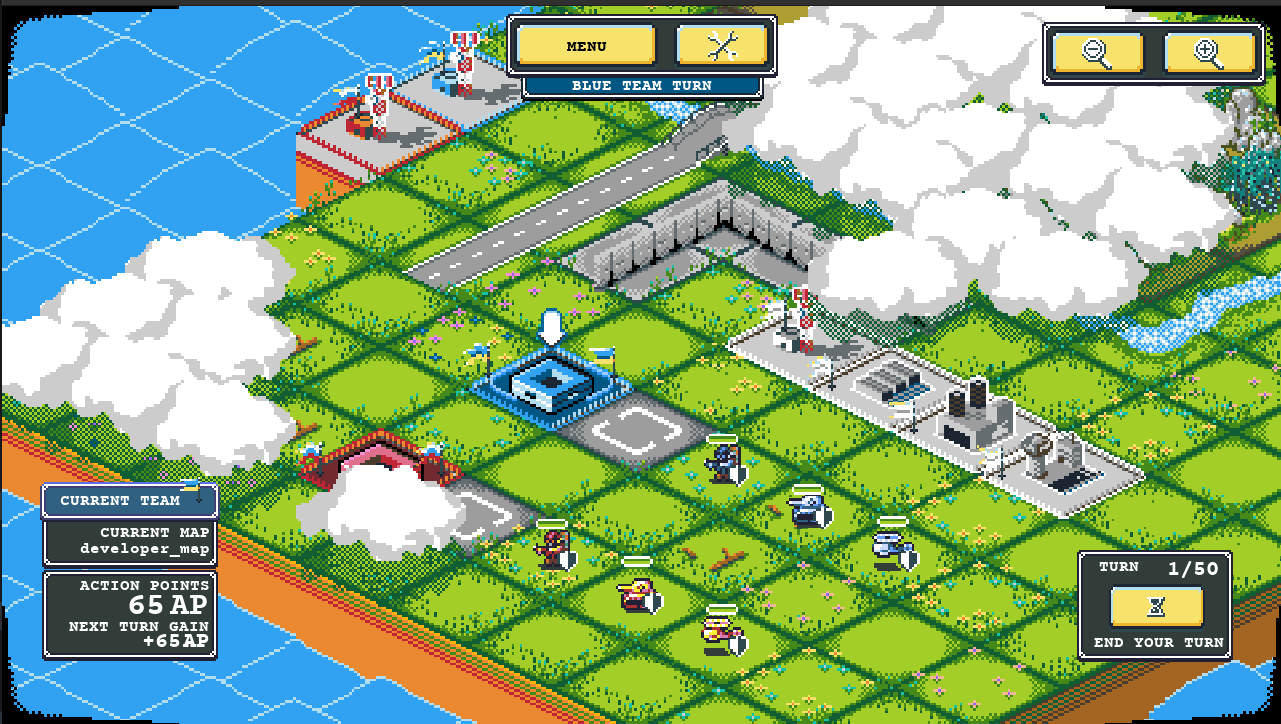The height and width of the screenshot is (724, 1281).
Task: Click the developer_map CURRENT MAP panel
Action: pyautogui.click(x=129, y=541)
